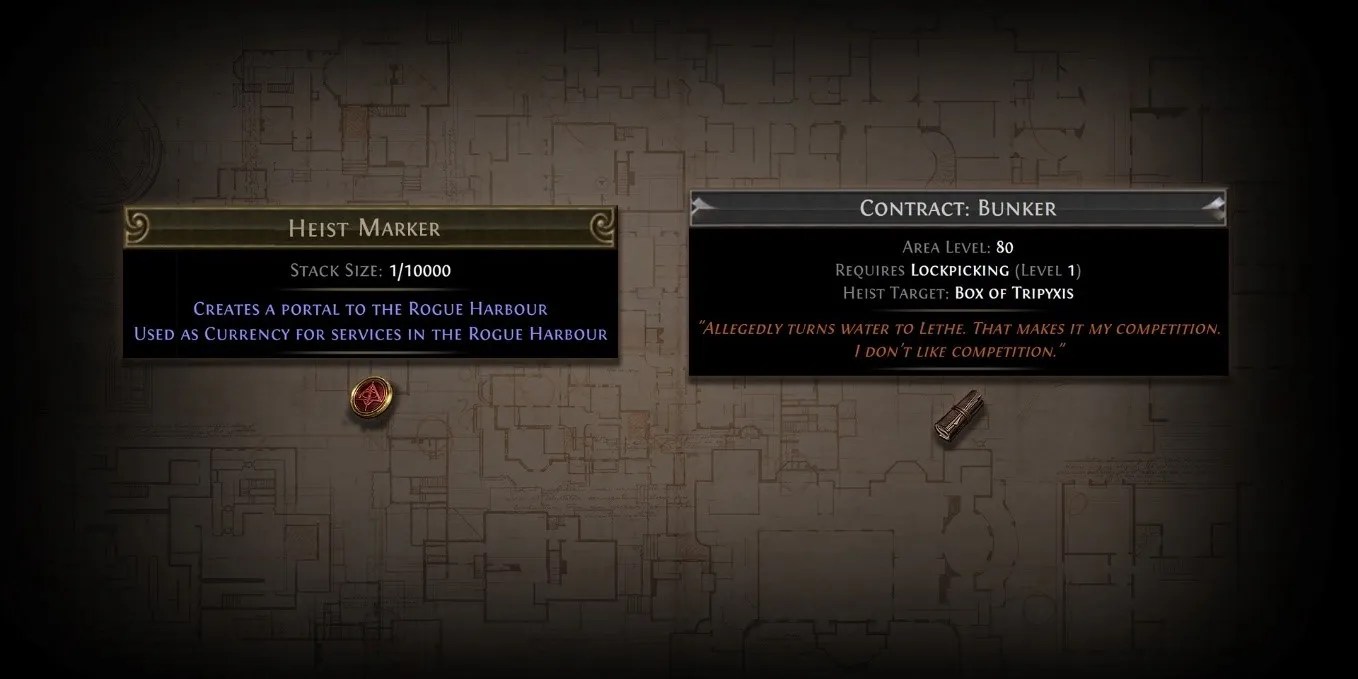The width and height of the screenshot is (1358, 679).
Task: Select the red Heist Marker coin
Action: (370, 399)
